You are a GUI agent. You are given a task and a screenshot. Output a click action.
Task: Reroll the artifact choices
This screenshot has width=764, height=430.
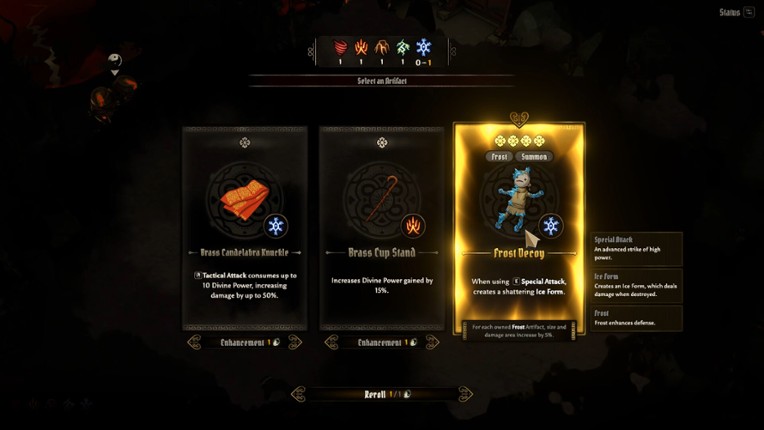tap(381, 394)
